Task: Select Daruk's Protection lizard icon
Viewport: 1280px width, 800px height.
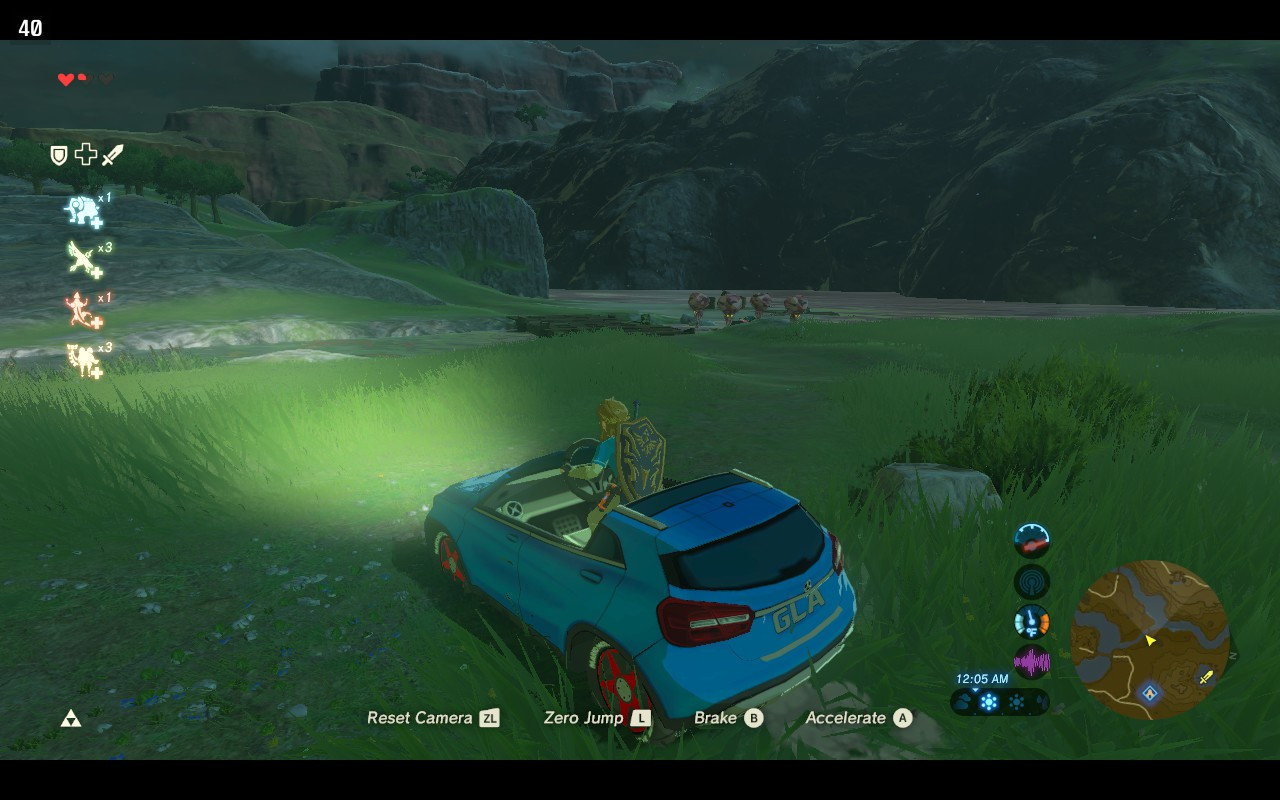Action: [x=78, y=309]
